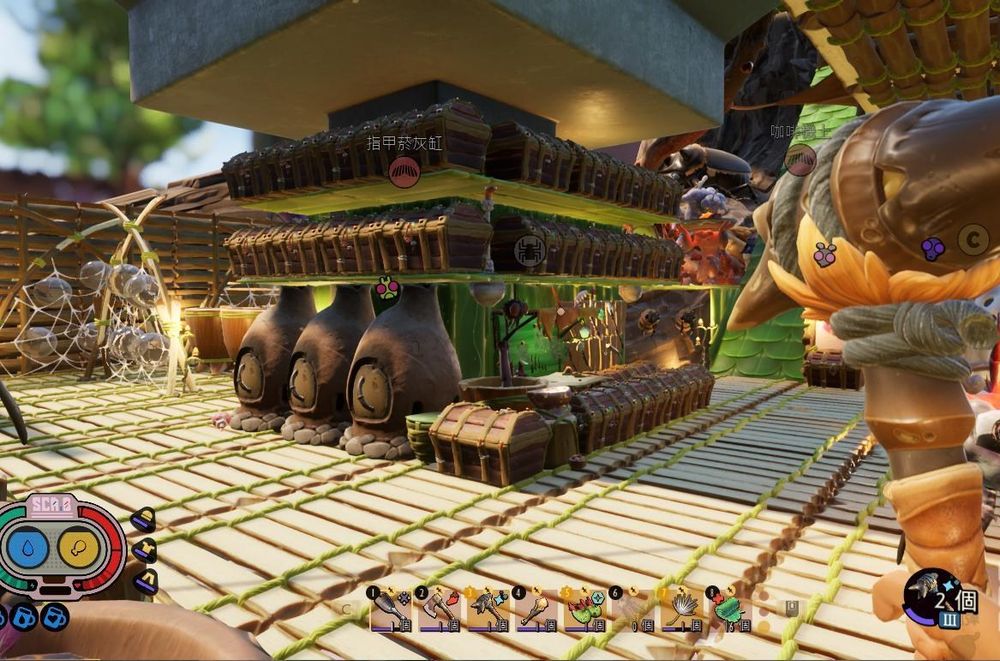The height and width of the screenshot is (661, 1000).
Task: Inspect the blue mug heart status effect
Action: 53,617
